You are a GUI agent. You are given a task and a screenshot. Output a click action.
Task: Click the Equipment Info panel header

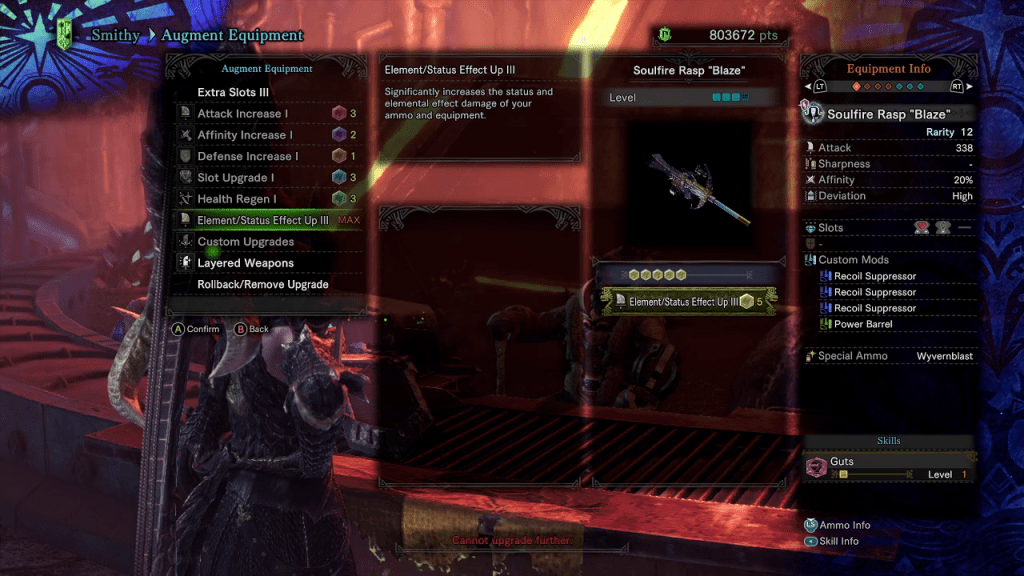(888, 69)
